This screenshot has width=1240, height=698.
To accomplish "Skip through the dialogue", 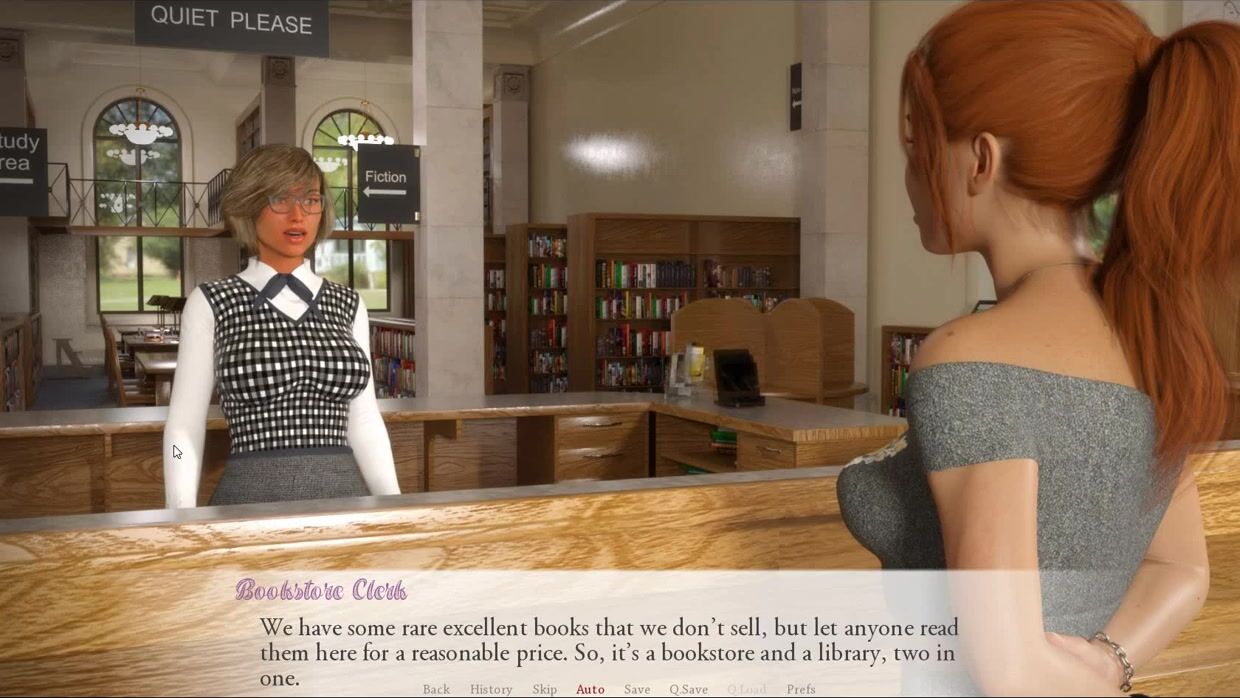I will tap(545, 689).
